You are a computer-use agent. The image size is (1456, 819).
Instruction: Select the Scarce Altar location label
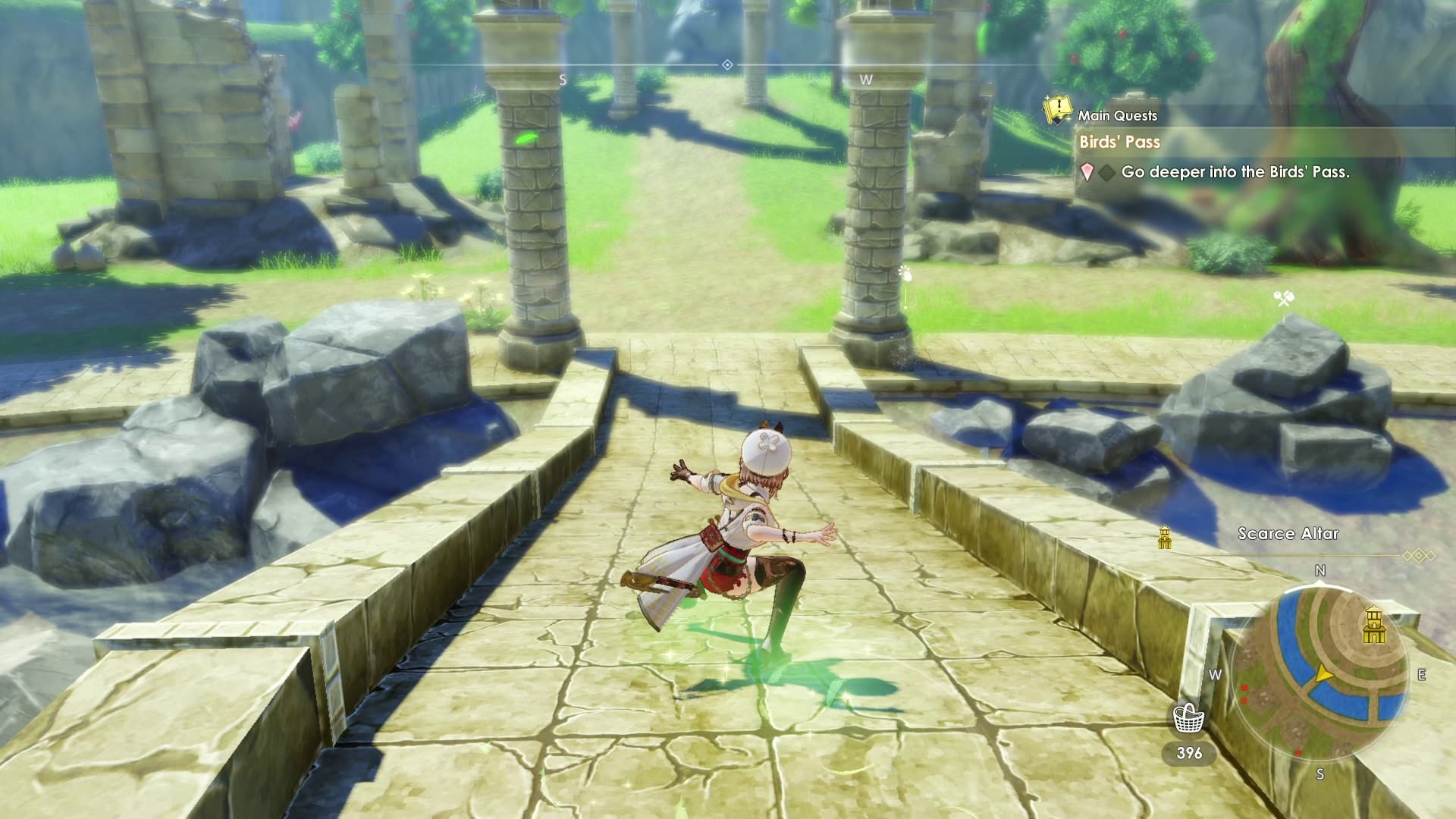coord(1288,534)
